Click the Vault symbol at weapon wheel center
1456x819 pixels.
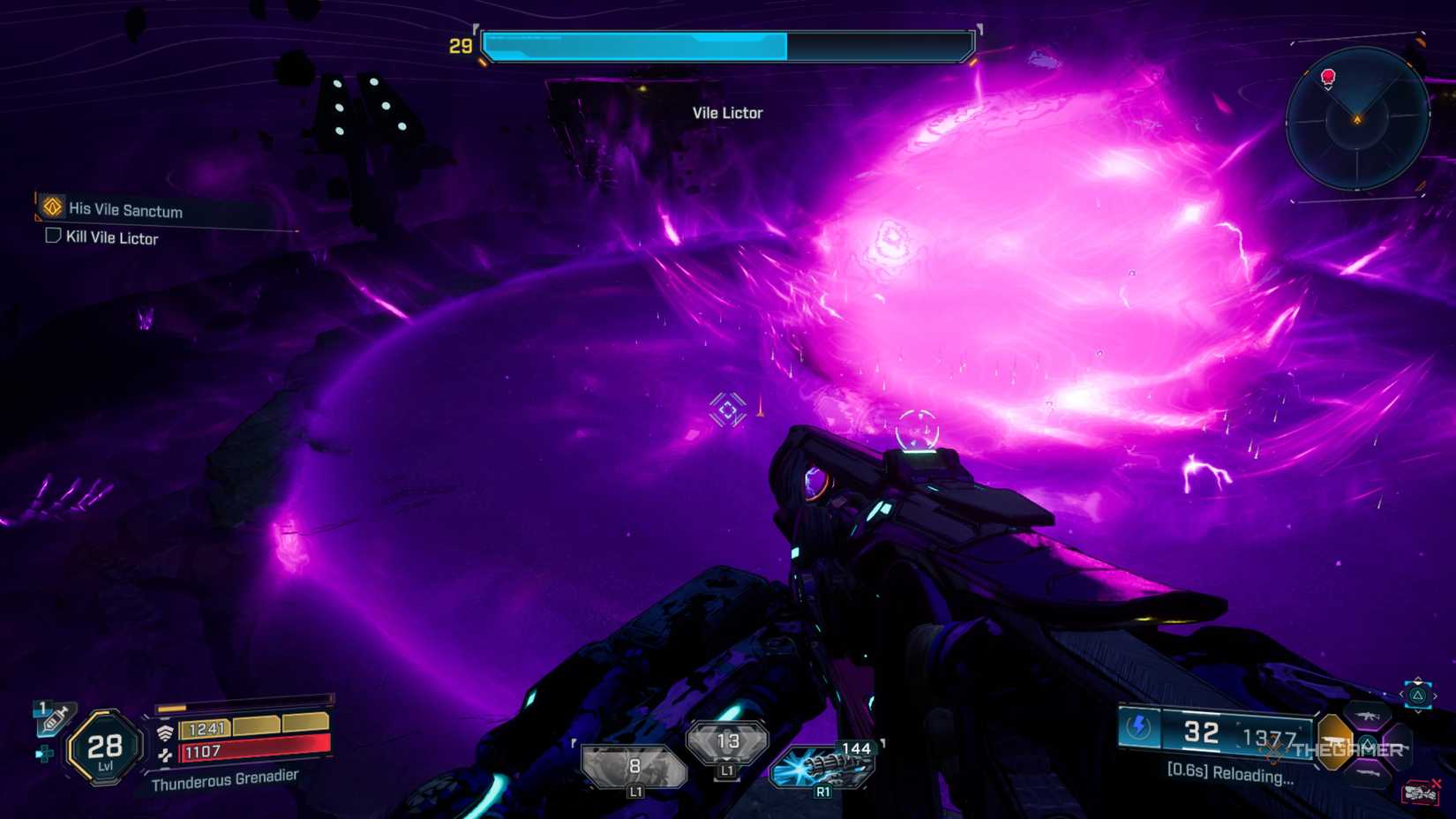coord(1370,746)
